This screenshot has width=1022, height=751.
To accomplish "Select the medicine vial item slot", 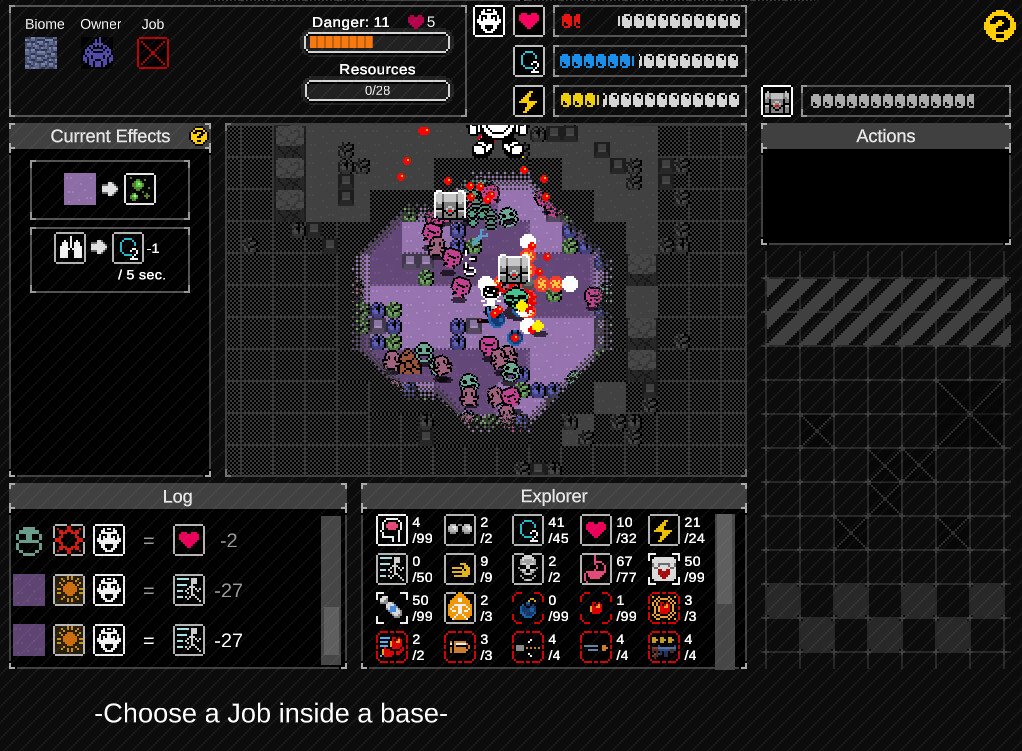I will click(x=391, y=607).
